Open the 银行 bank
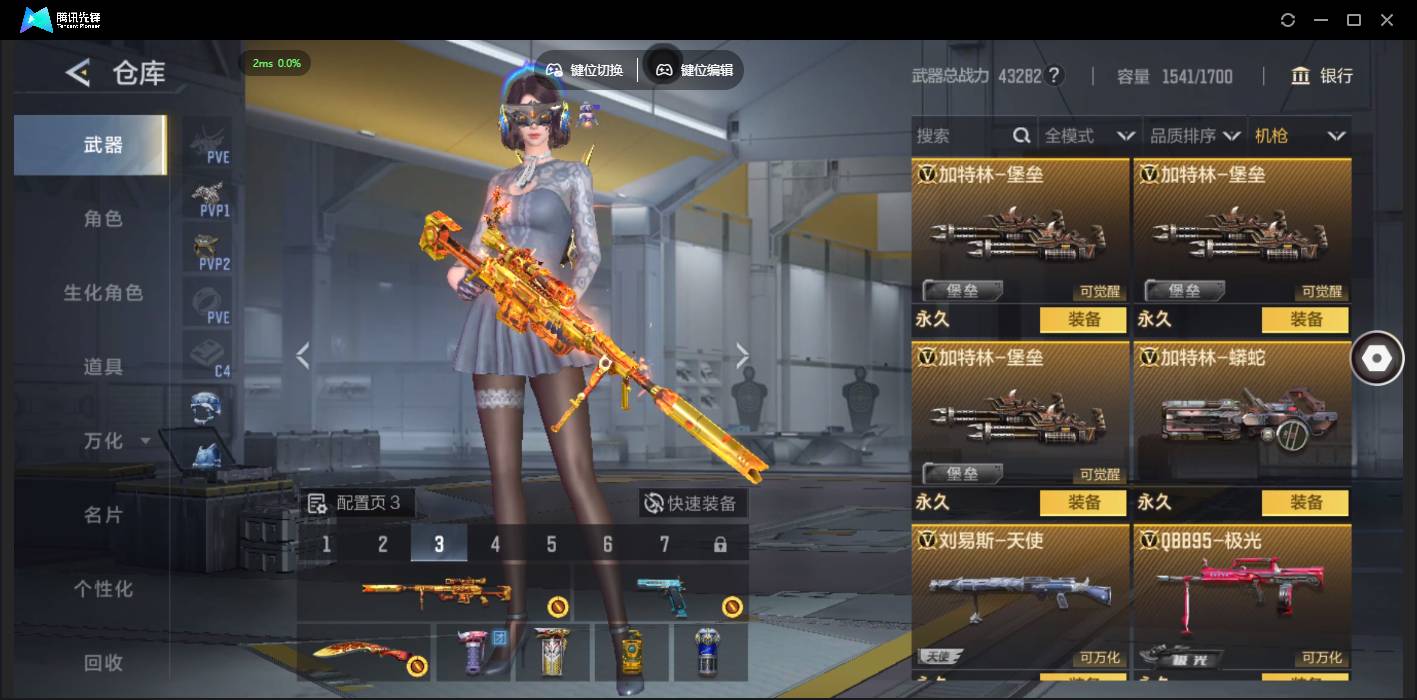Viewport: 1417px width, 700px height. 1322,76
